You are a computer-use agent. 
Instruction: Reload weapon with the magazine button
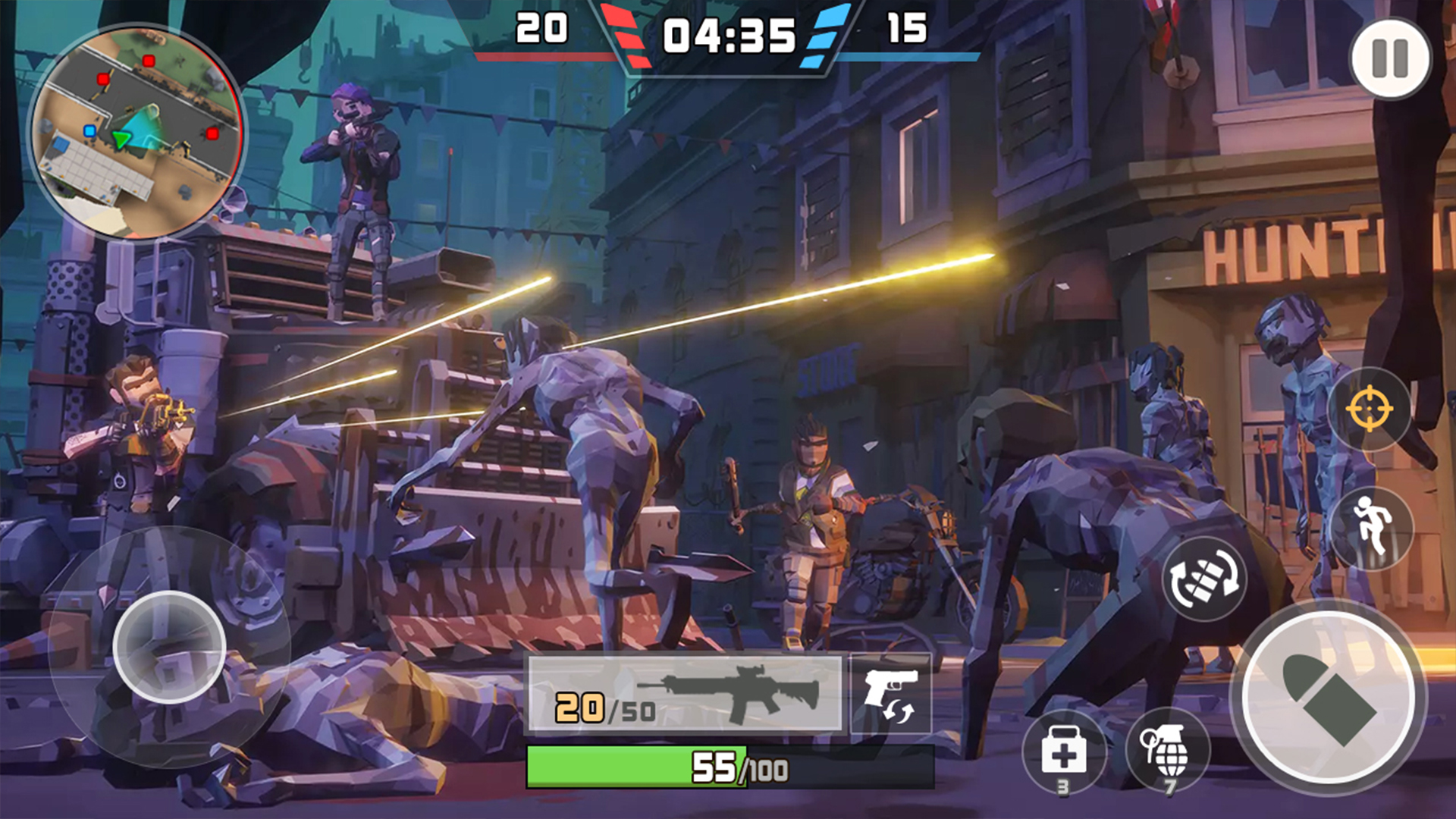(x=1204, y=579)
